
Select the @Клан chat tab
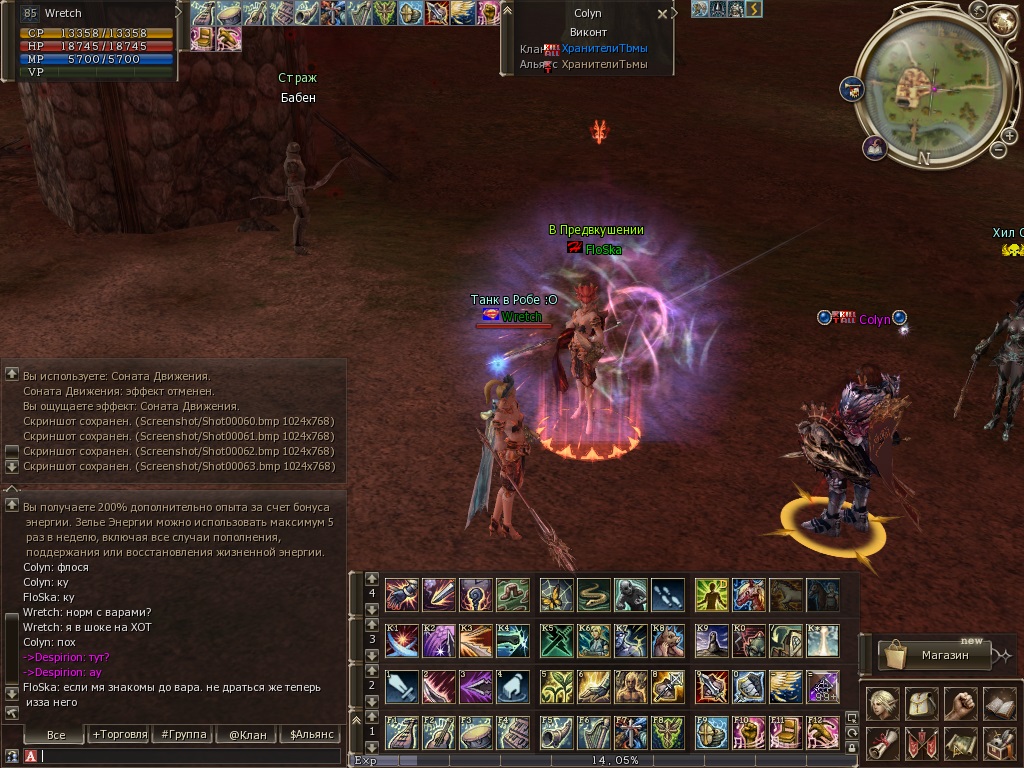click(247, 735)
